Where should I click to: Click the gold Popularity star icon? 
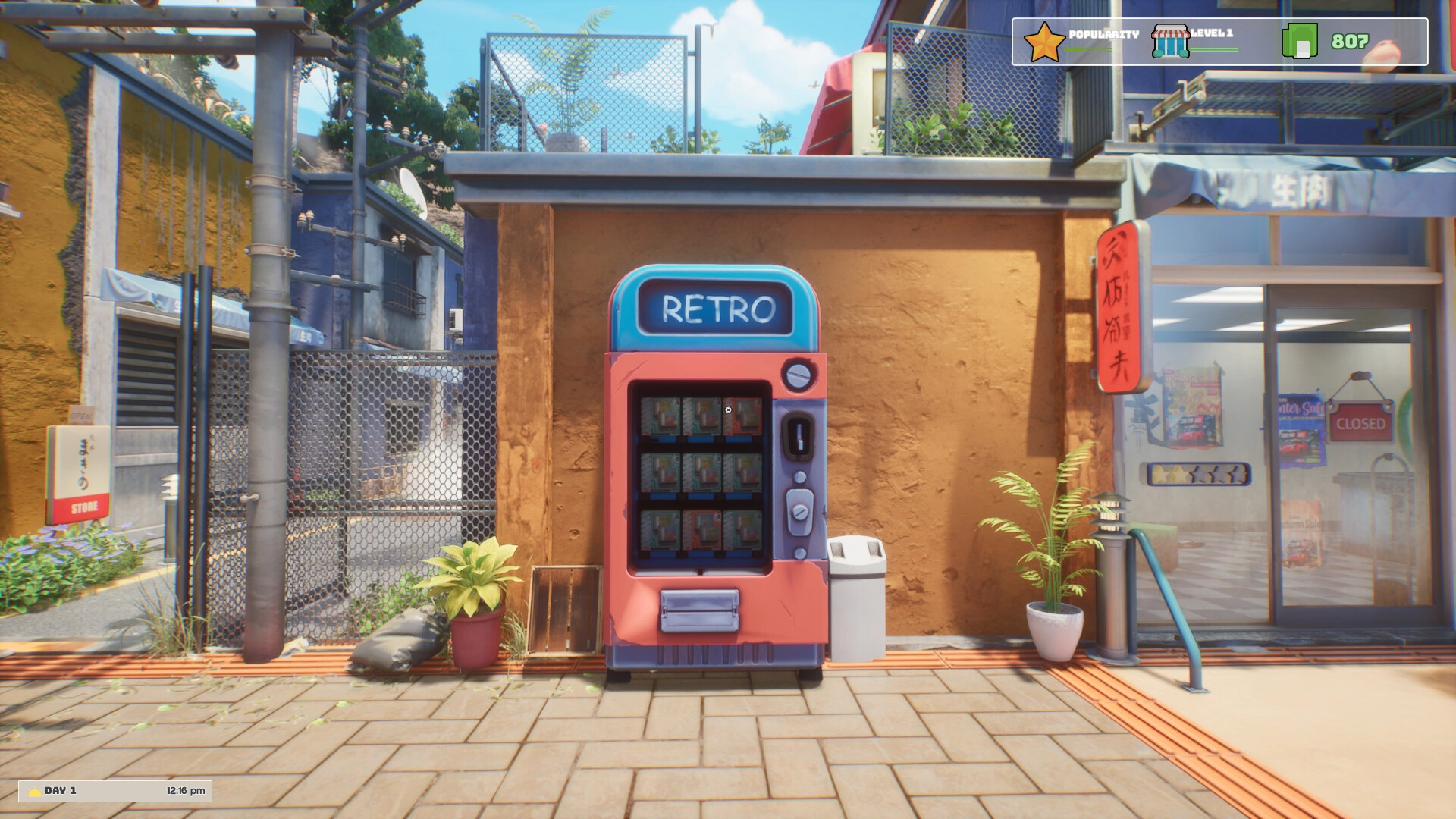click(1044, 42)
